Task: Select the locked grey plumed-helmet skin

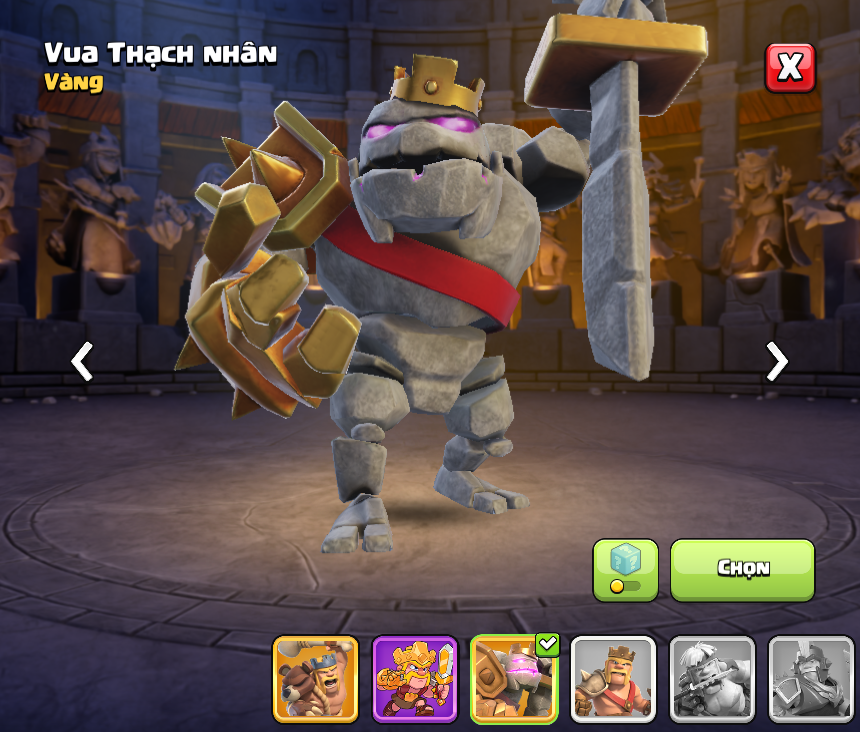Action: click(x=811, y=679)
